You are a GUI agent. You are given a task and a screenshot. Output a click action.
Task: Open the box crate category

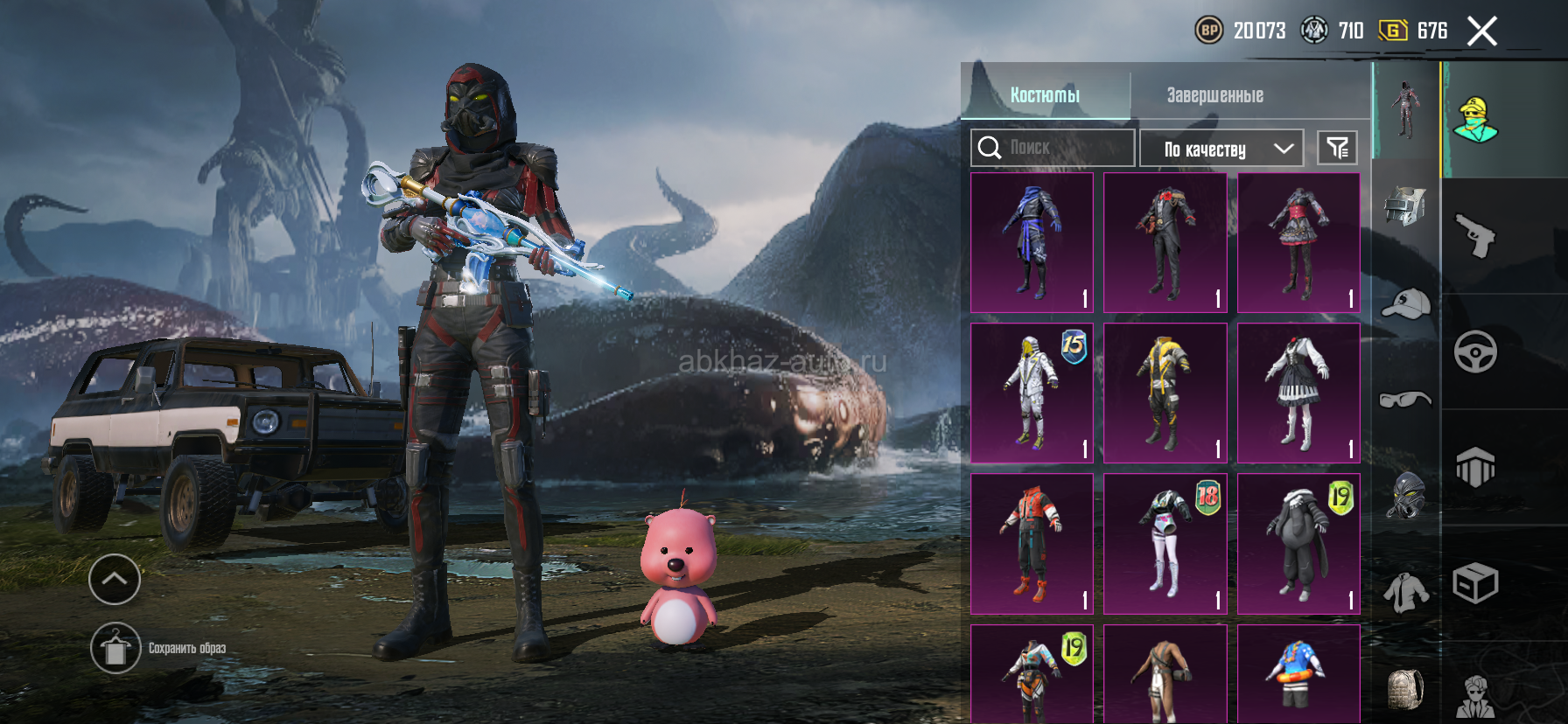(1475, 583)
